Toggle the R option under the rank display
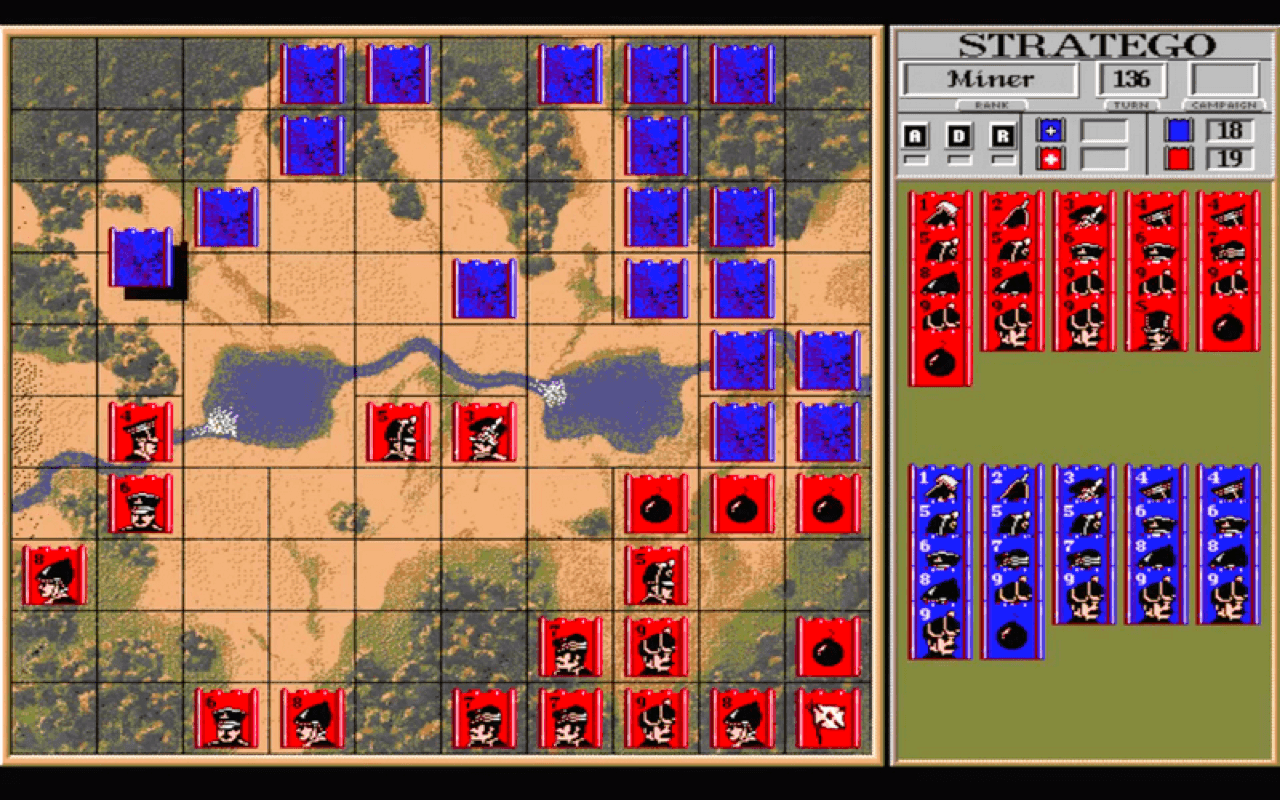Viewport: 1280px width, 800px height. click(x=1003, y=134)
